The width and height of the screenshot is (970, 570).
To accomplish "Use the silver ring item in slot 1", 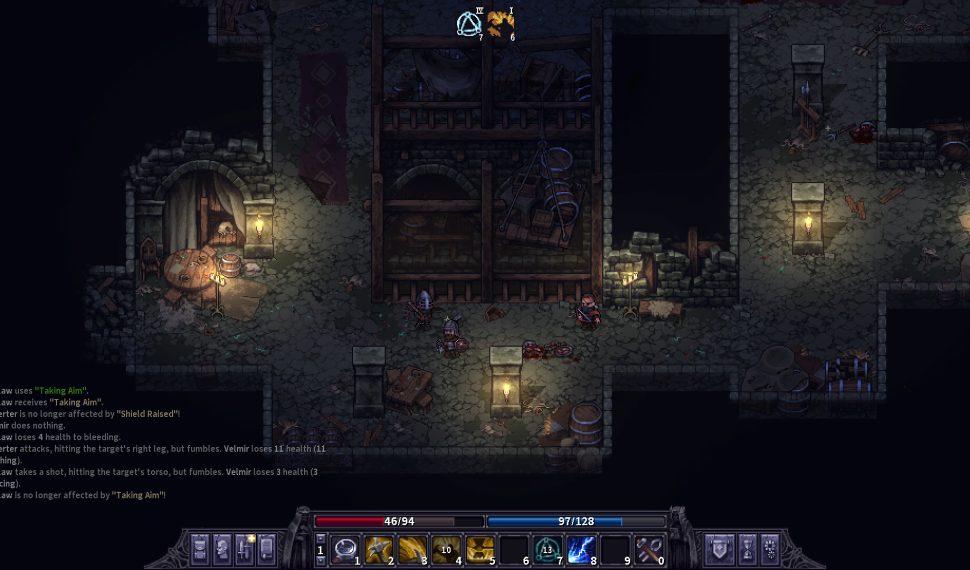I will [346, 548].
